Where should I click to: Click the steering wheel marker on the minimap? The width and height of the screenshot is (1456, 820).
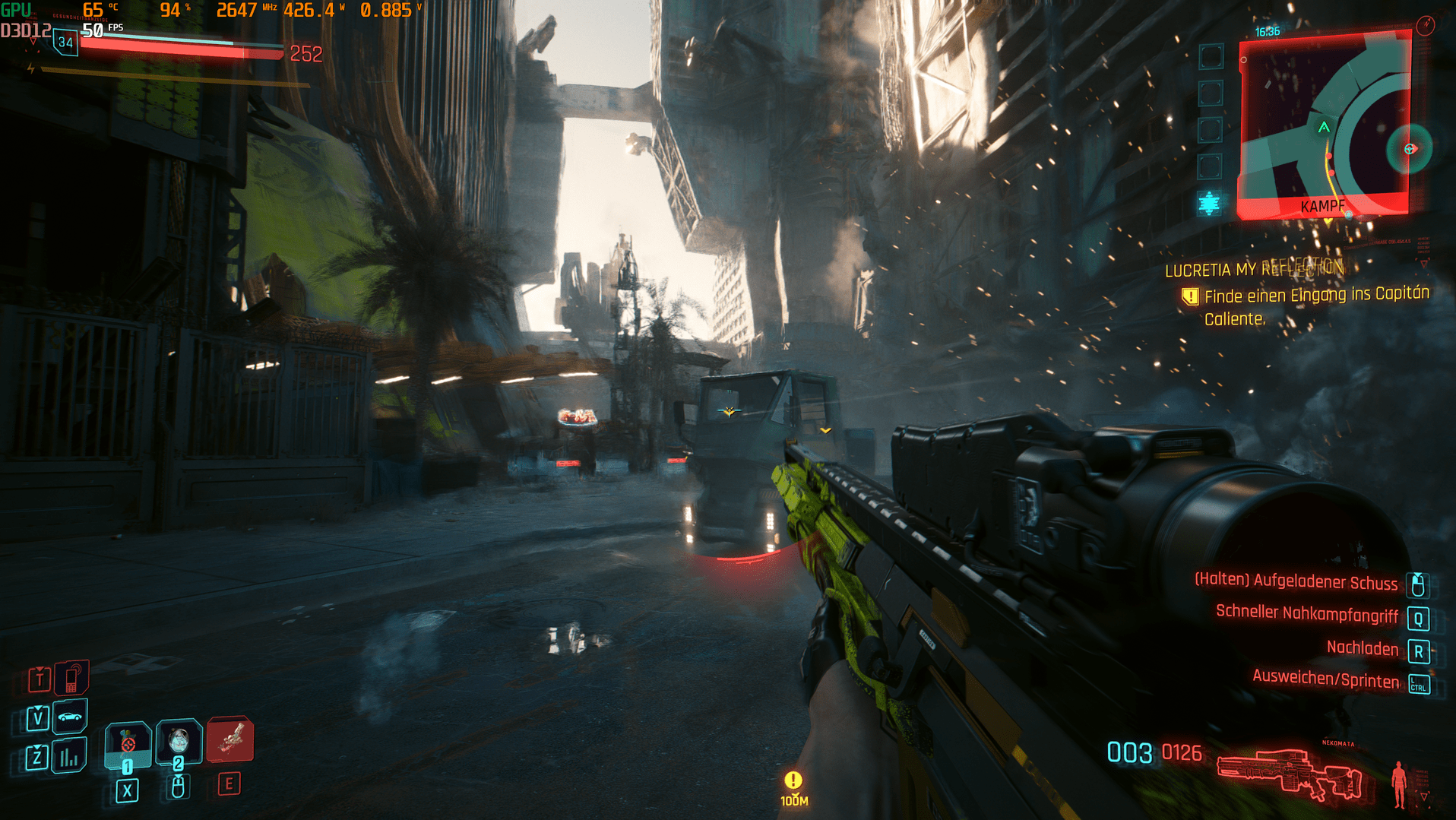coord(1408,149)
